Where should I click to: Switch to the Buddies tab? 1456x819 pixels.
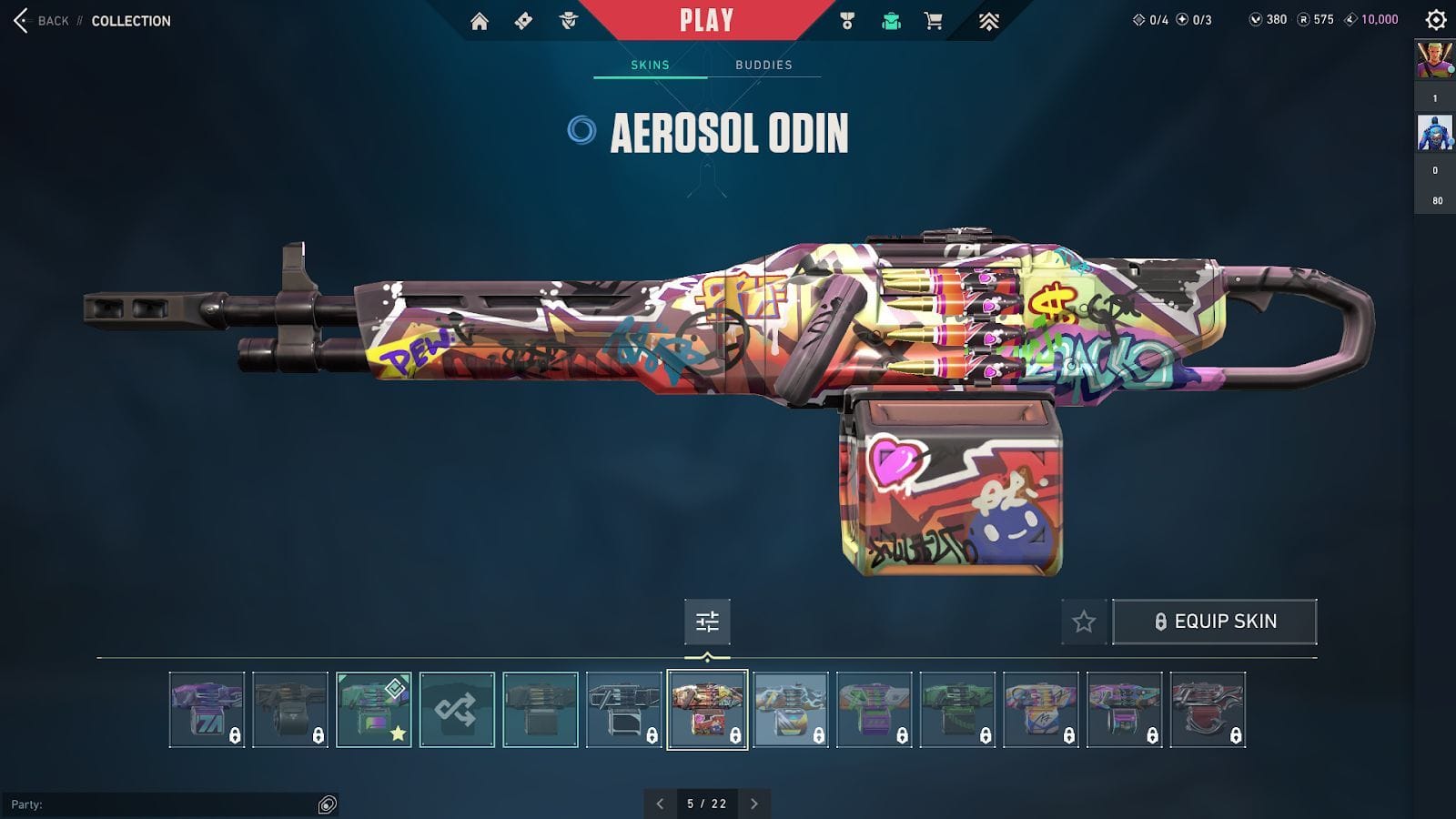pos(763,65)
